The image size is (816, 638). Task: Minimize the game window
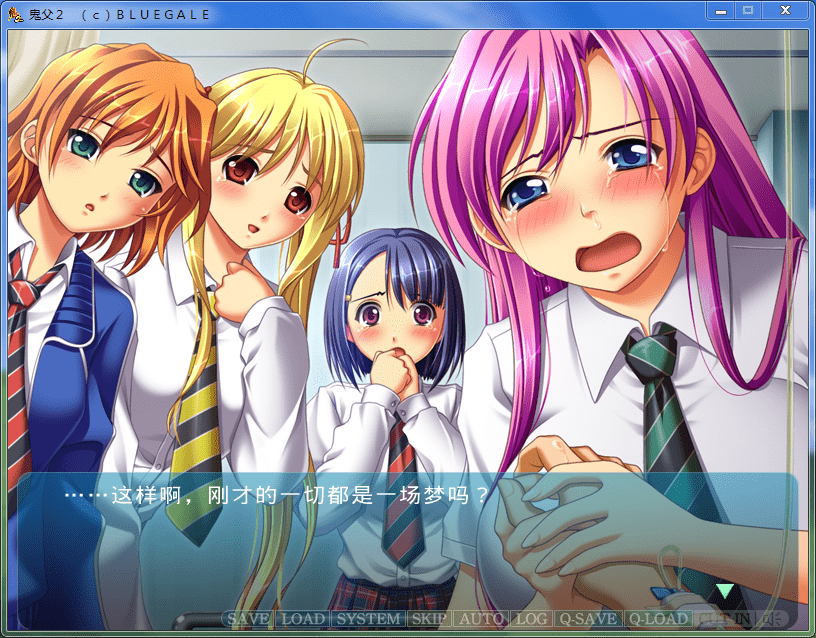tap(720, 10)
